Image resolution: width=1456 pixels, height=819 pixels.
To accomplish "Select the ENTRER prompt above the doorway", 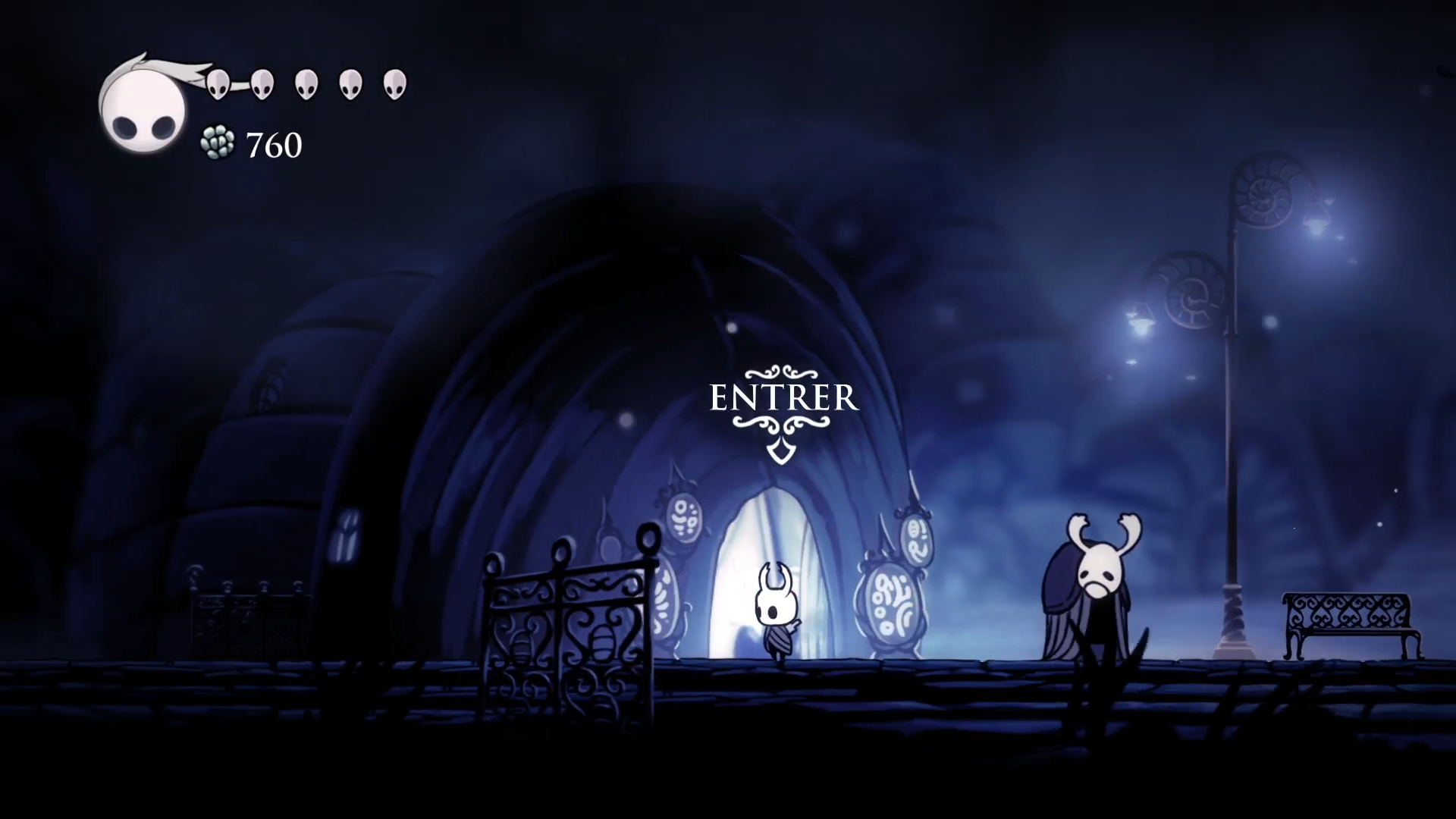I will (783, 399).
